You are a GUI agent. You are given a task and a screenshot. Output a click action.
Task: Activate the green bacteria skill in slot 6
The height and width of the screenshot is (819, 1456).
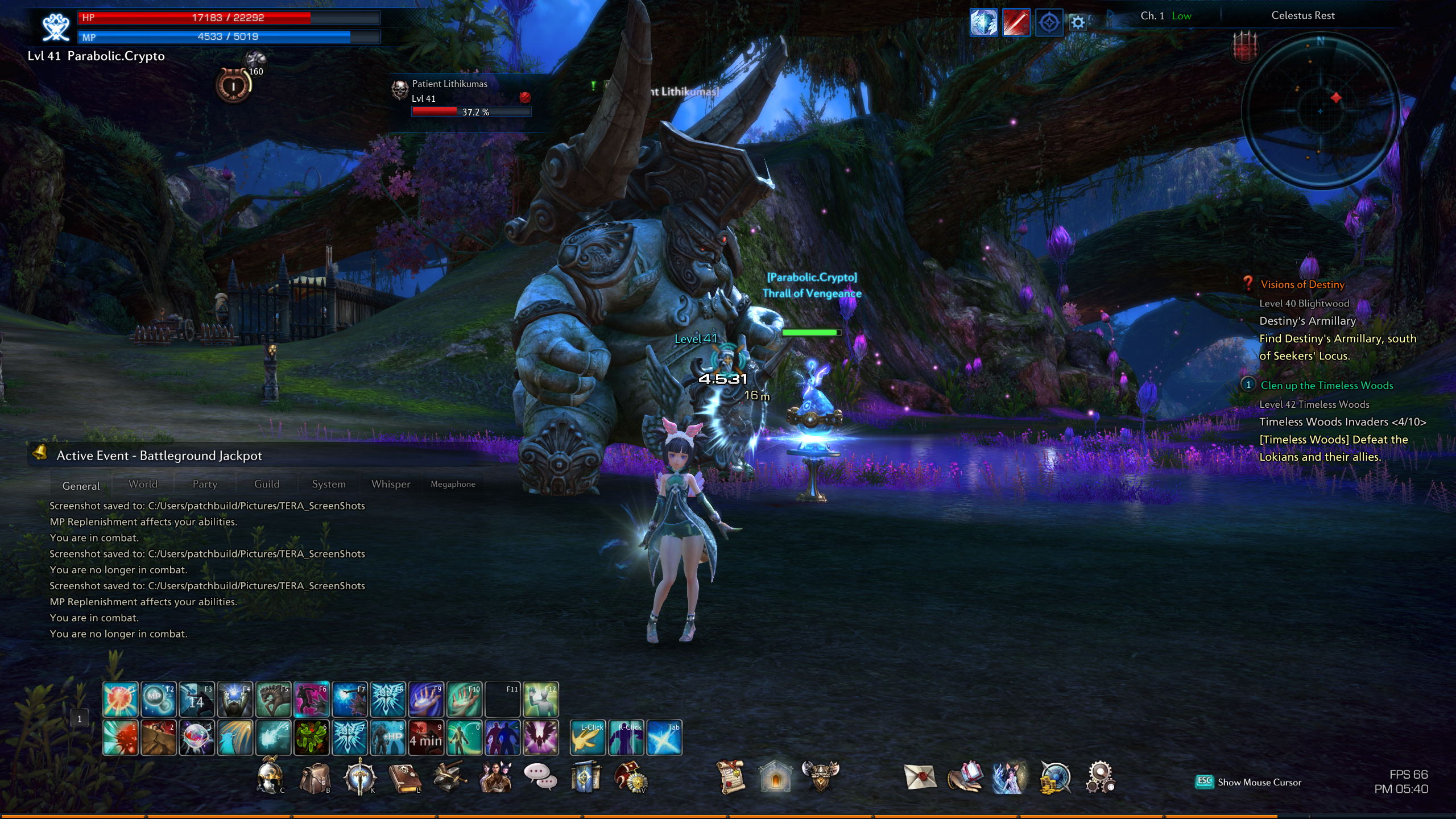click(311, 738)
